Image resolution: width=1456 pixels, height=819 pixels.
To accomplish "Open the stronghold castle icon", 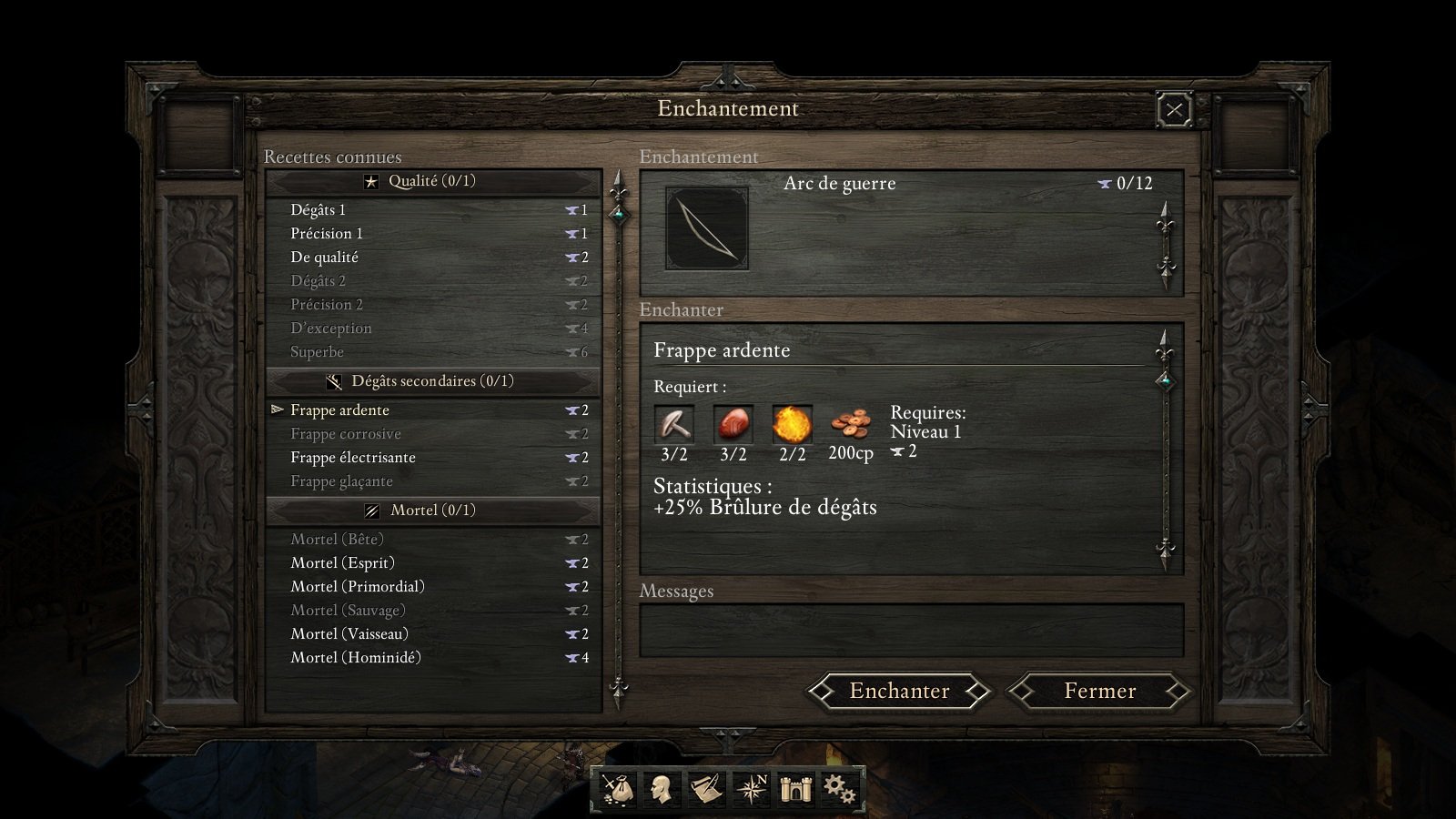I will pos(794,788).
